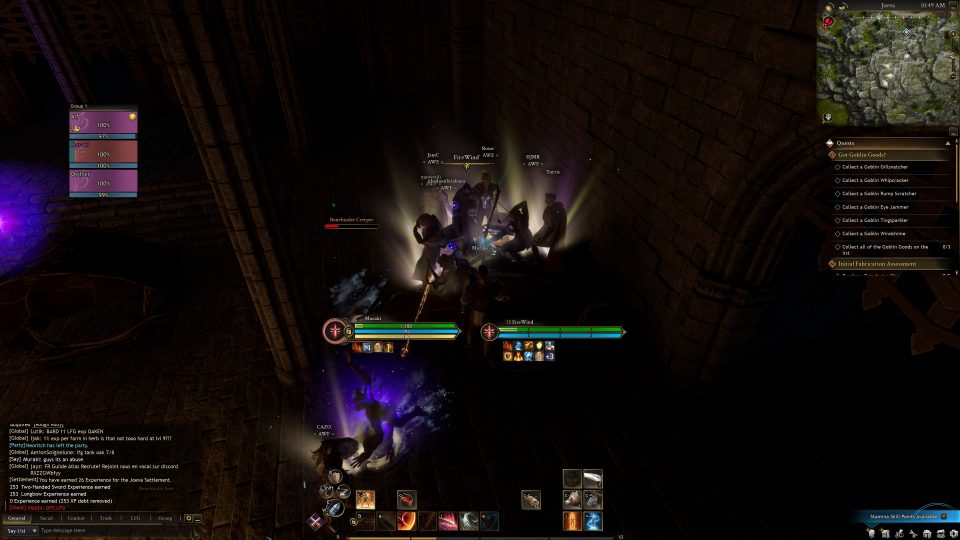The width and height of the screenshot is (960, 540).
Task: Open the Social chat tab
Action: pos(47,518)
